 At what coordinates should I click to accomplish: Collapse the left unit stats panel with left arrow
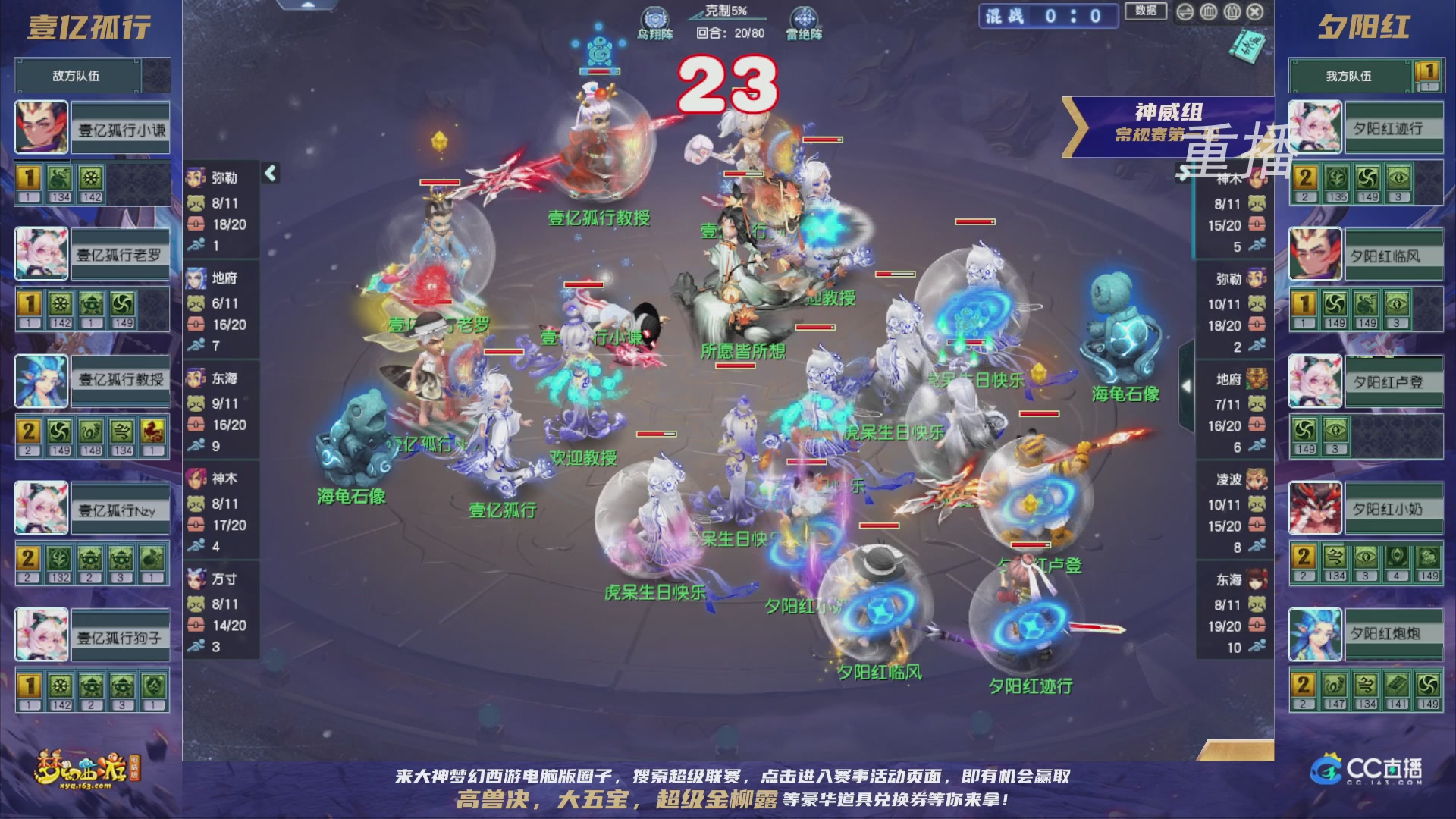point(269,175)
